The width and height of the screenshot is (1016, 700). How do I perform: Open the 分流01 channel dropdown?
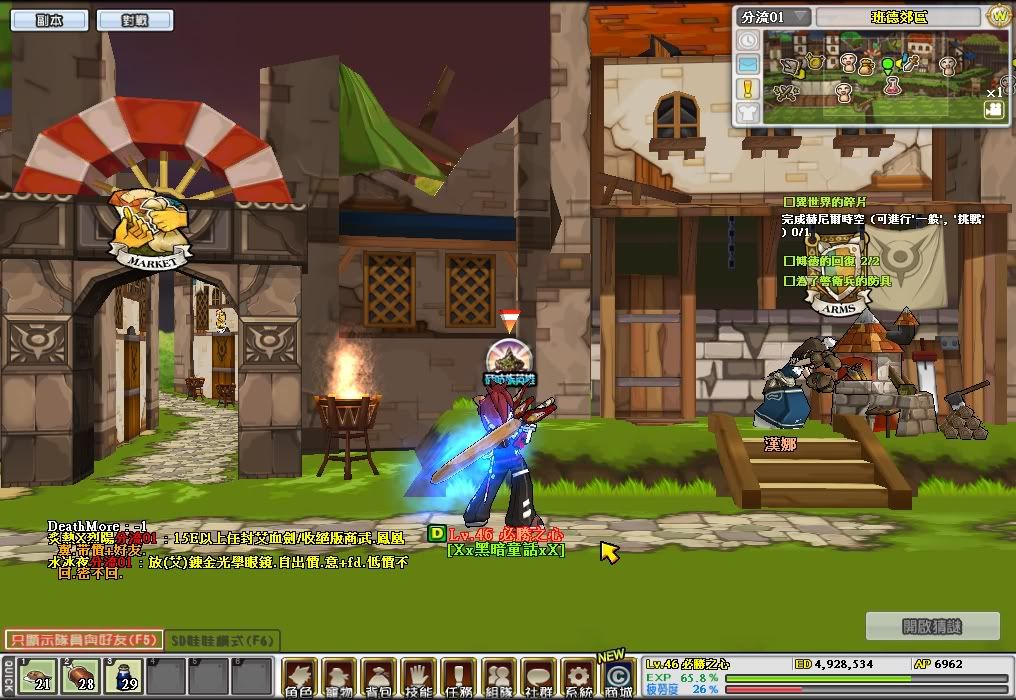coord(775,17)
